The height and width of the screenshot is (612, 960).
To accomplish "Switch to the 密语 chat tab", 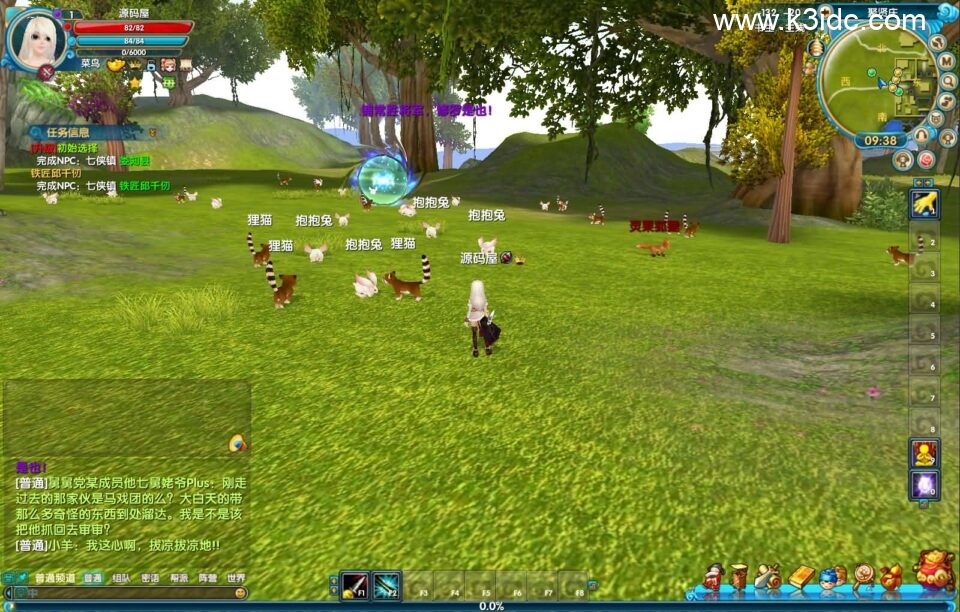I will click(x=150, y=578).
